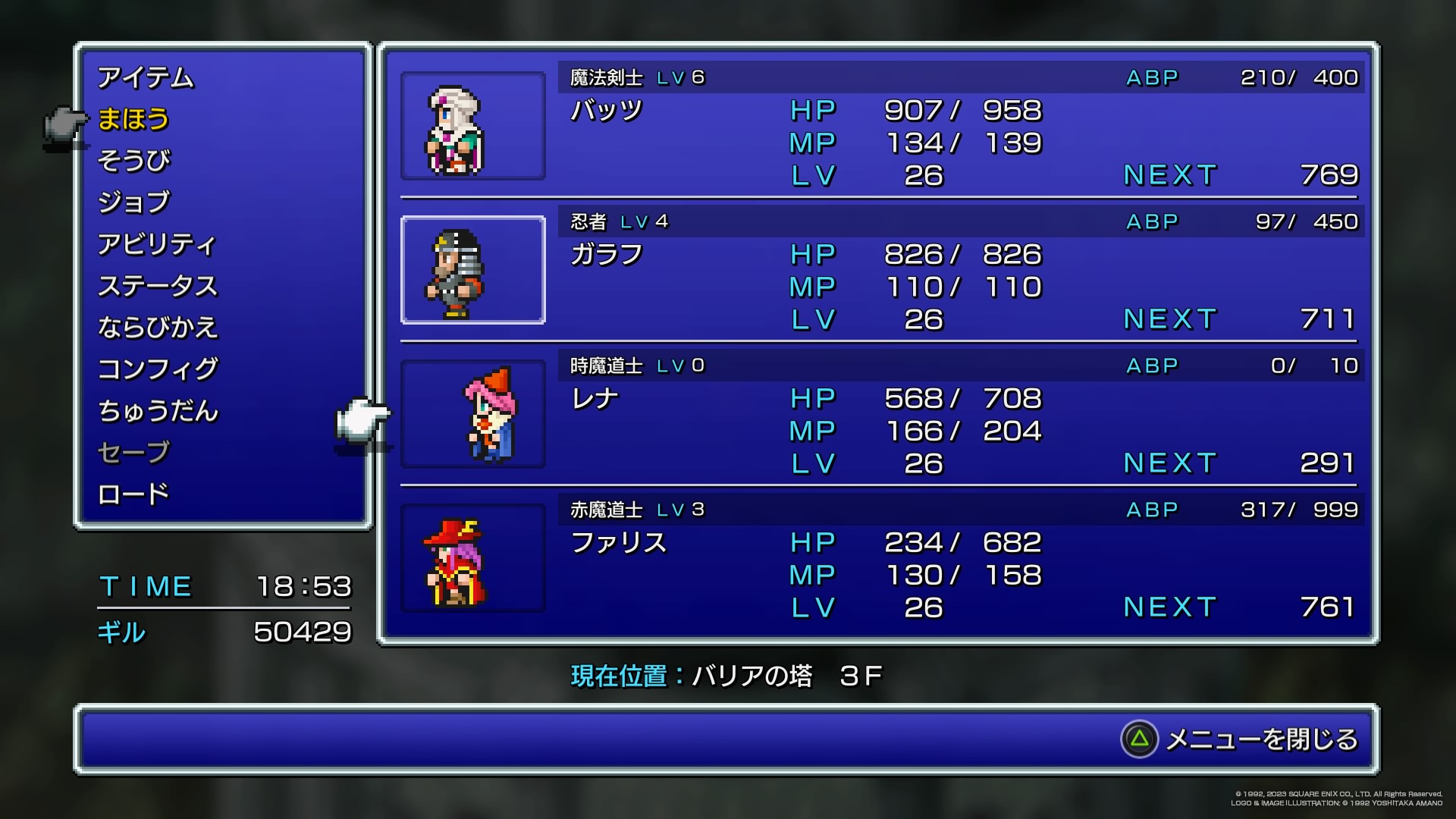
Task: Open the アイテム (Item) menu
Action: [146, 78]
